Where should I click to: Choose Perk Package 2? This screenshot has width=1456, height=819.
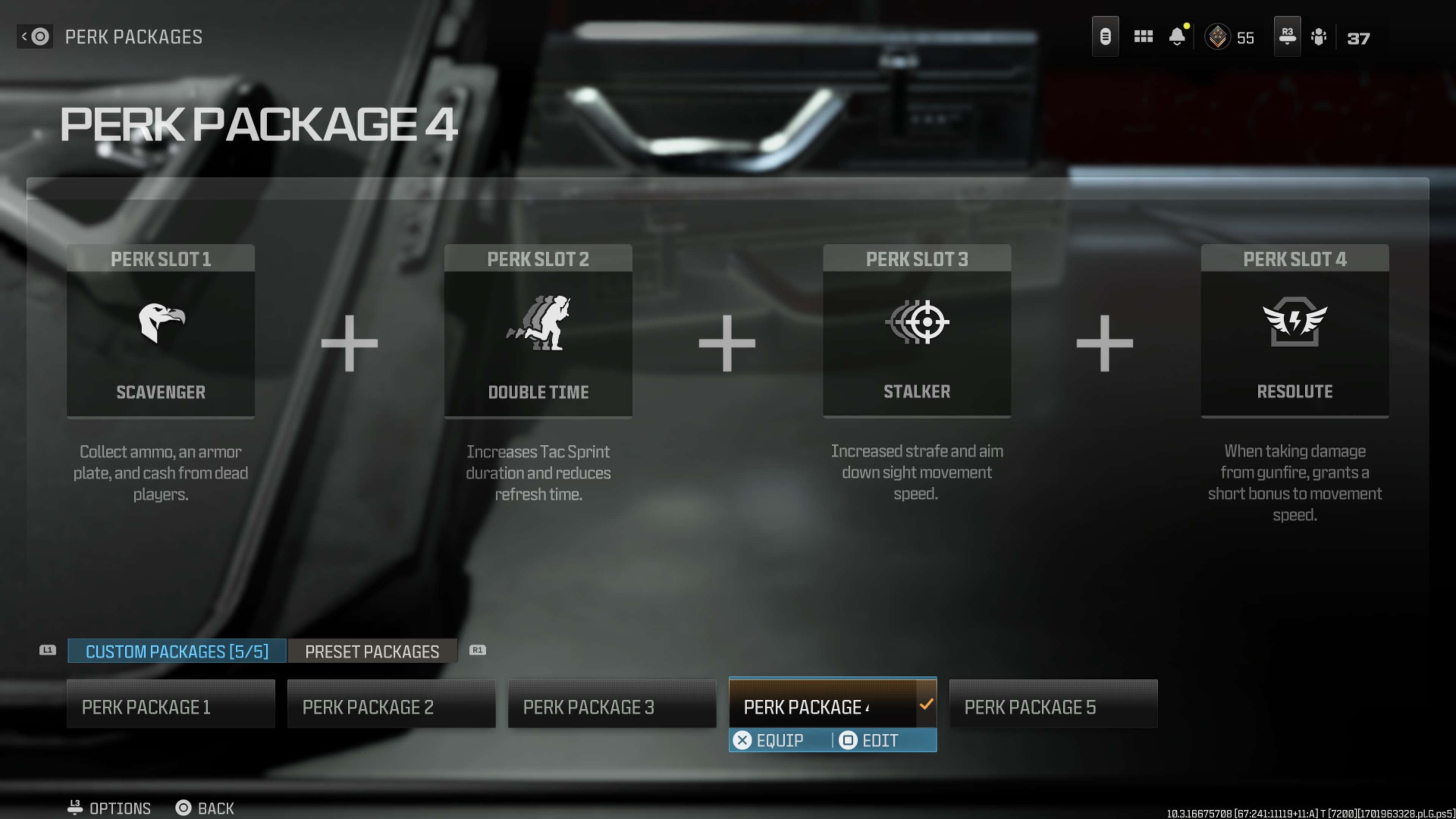[391, 706]
